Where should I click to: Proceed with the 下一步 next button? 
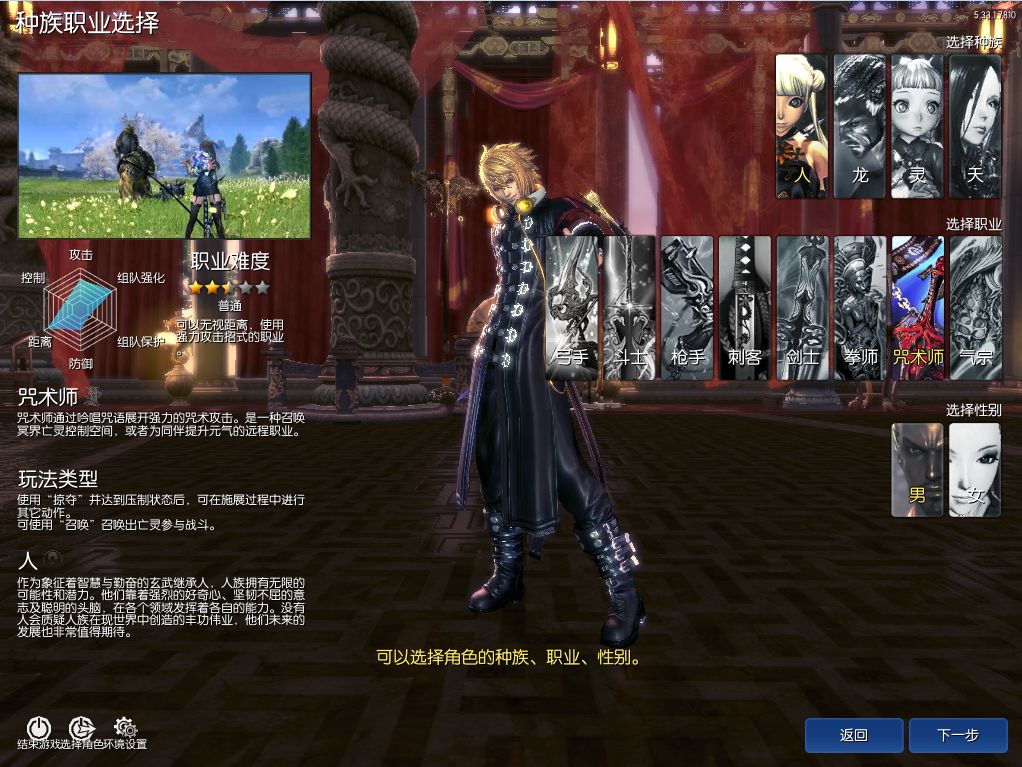pos(958,735)
